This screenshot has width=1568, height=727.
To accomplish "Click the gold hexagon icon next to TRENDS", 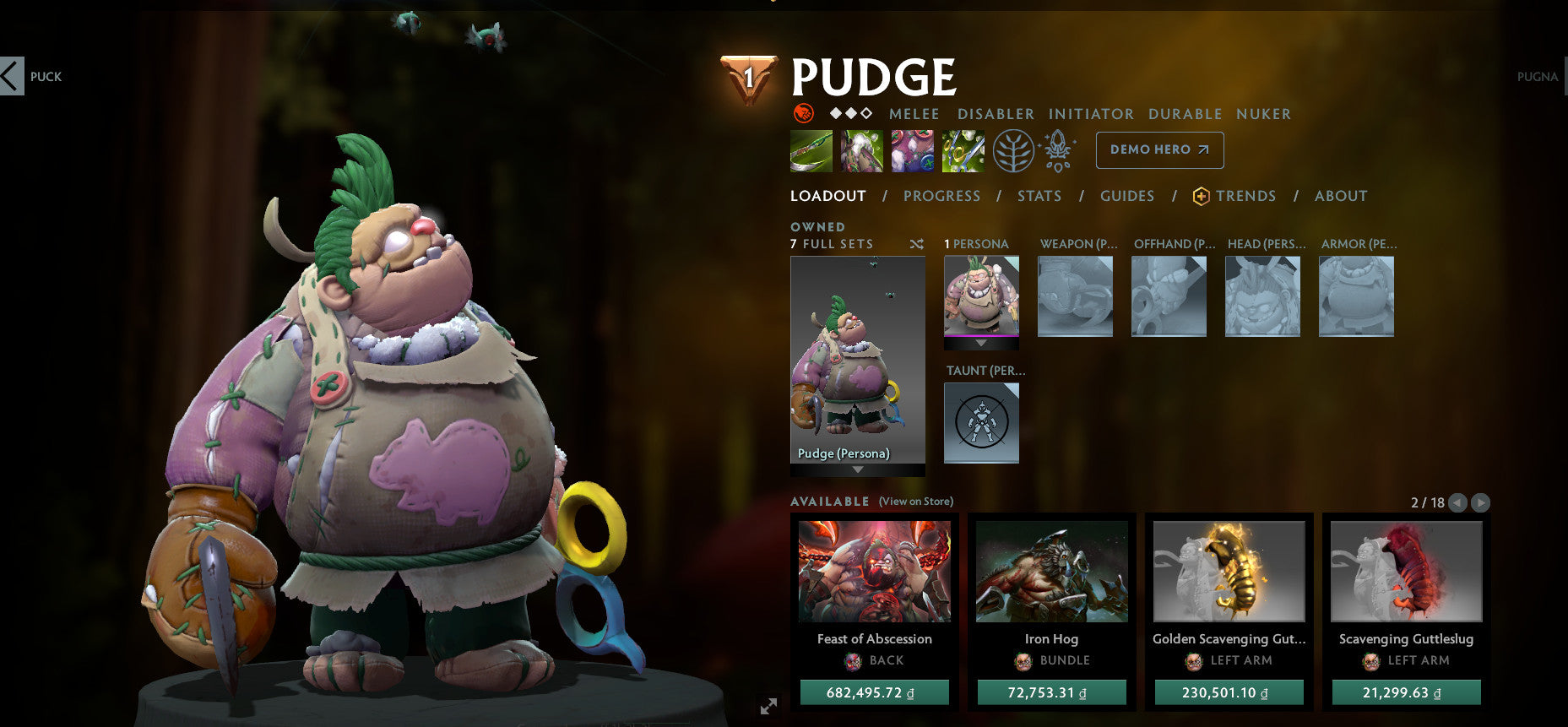I will [x=1202, y=196].
